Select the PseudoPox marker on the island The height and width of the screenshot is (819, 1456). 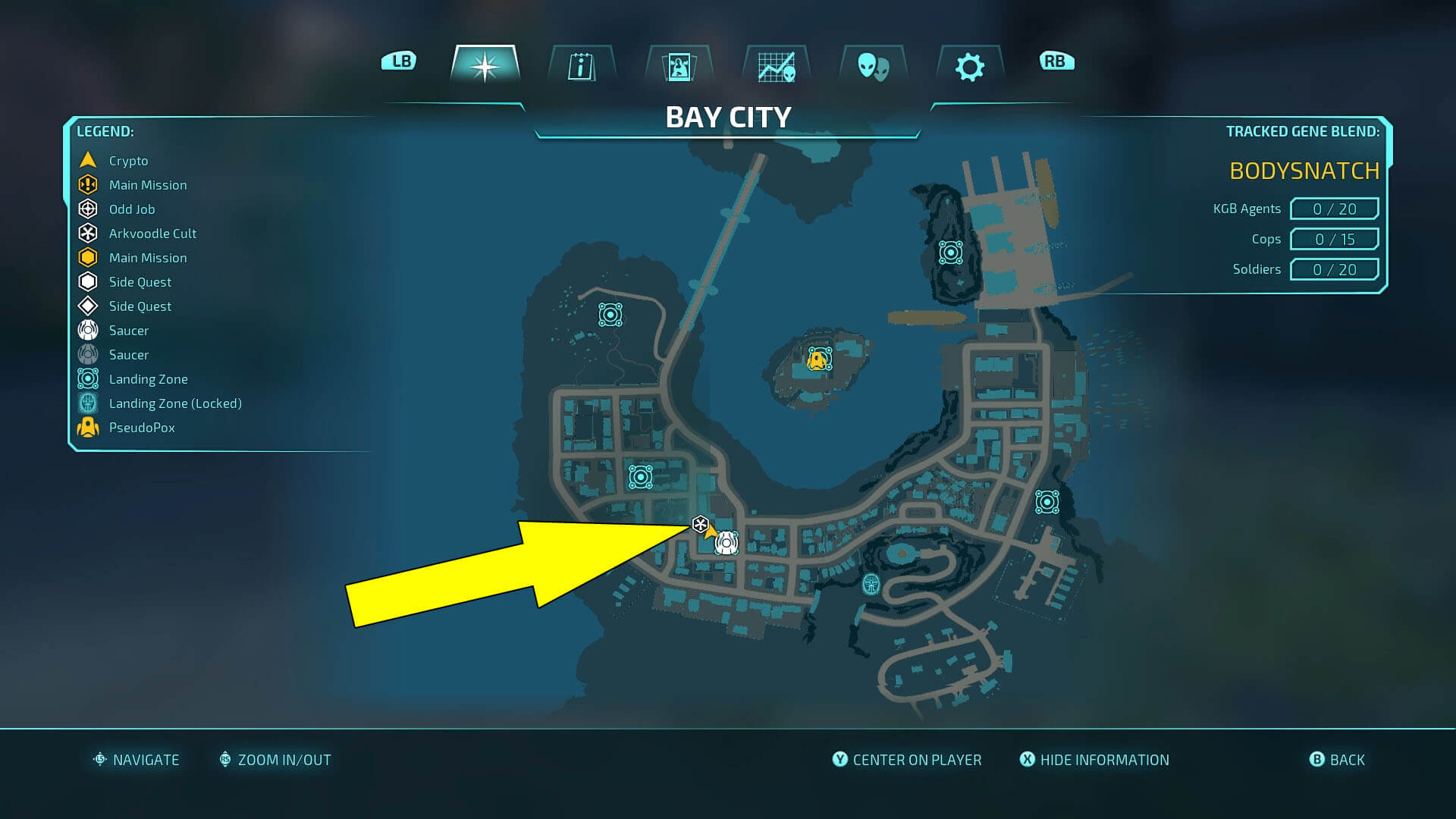pyautogui.click(x=818, y=359)
